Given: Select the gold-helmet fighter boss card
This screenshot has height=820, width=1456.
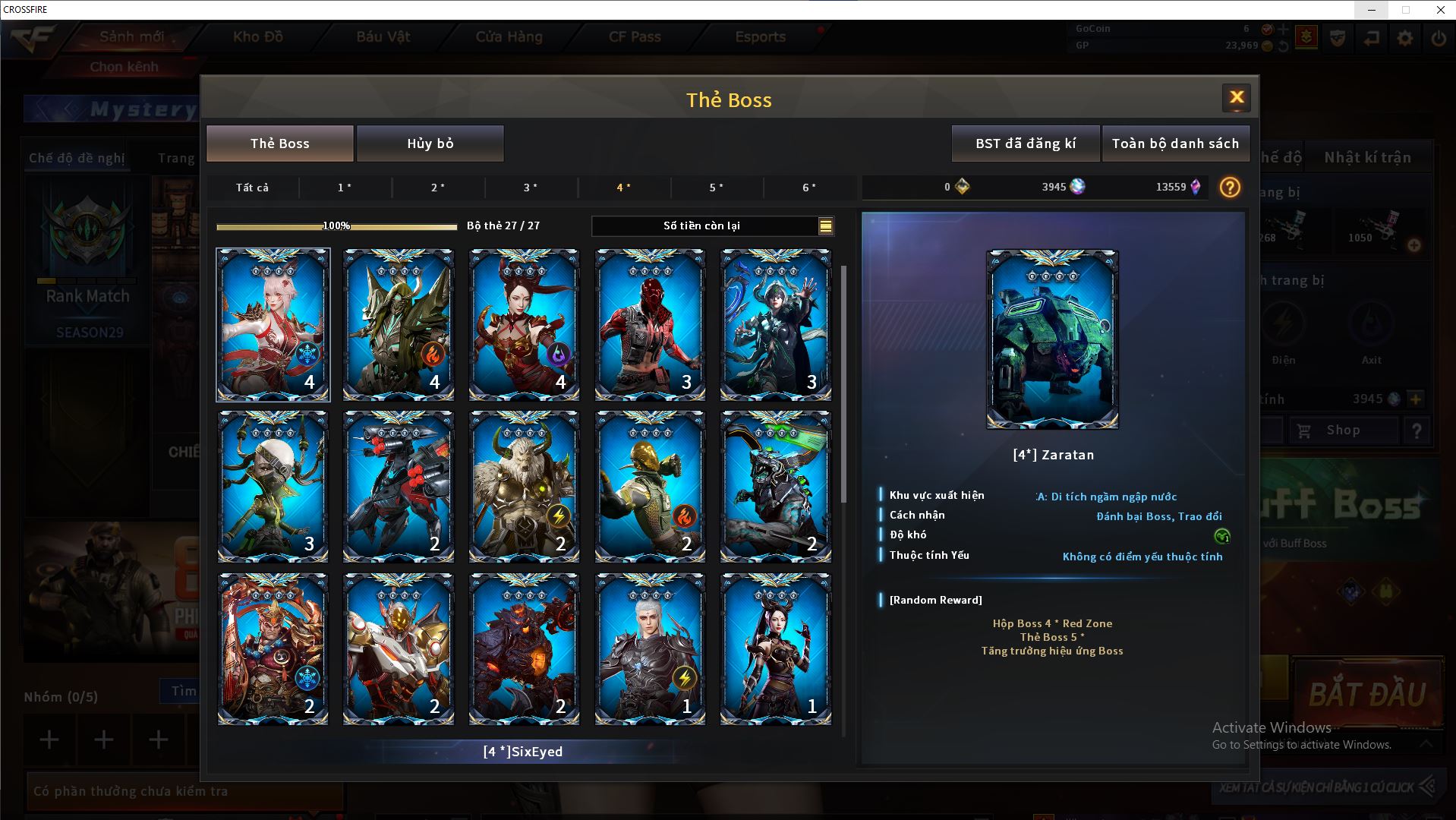Looking at the screenshot, I should (650, 487).
